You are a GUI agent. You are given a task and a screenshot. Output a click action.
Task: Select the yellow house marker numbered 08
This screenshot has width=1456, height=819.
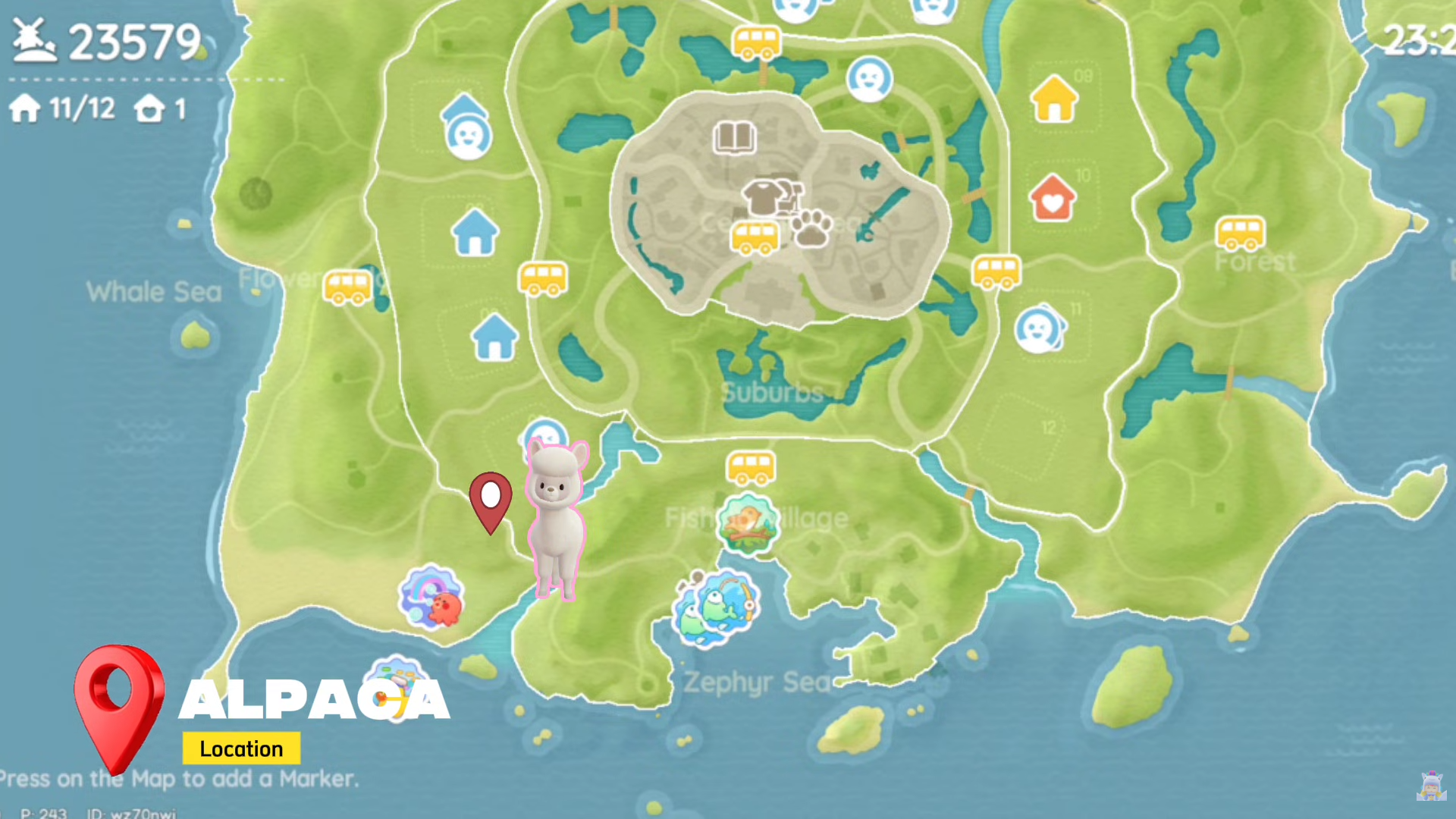[1054, 99]
